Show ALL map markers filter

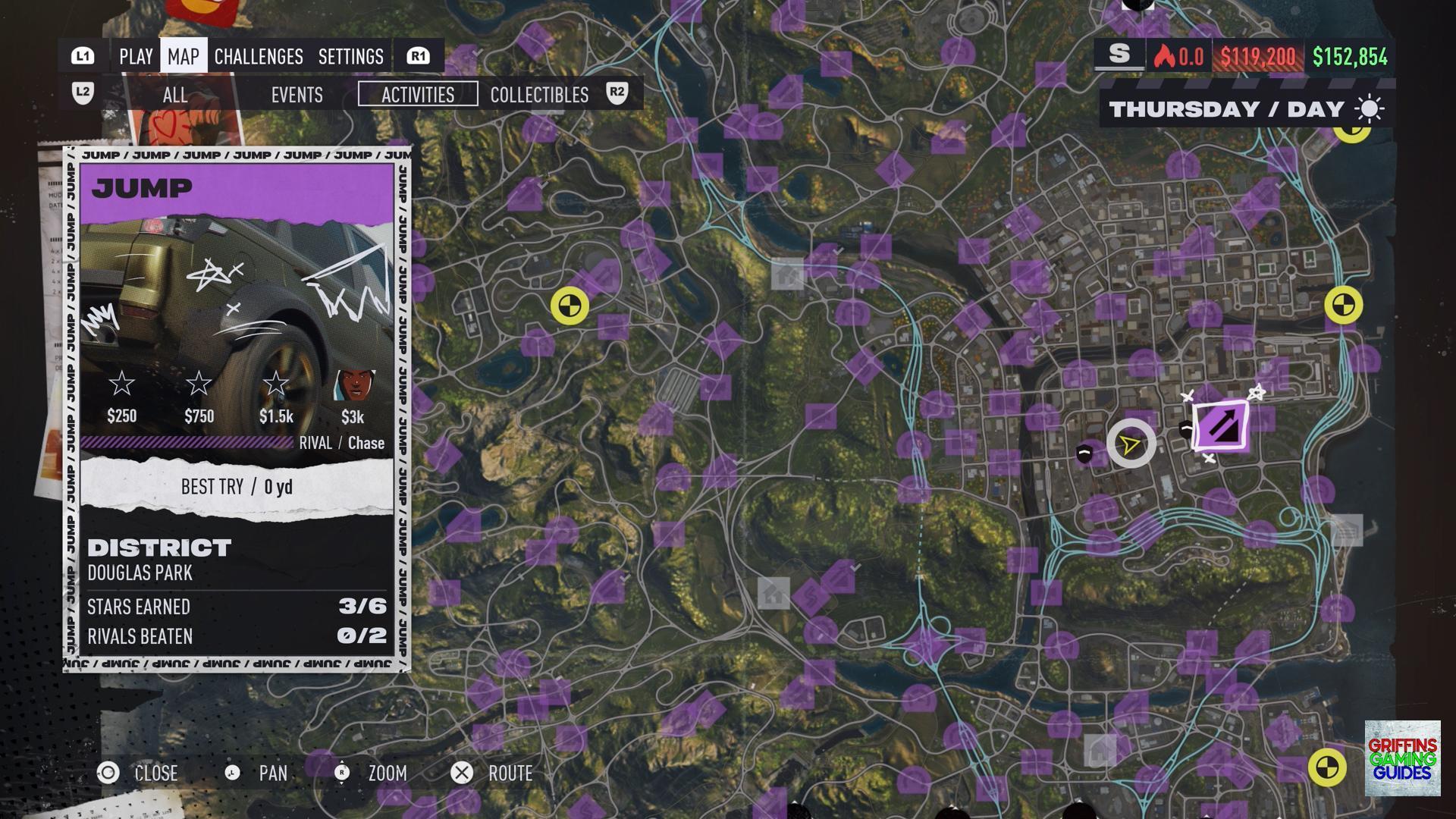174,95
